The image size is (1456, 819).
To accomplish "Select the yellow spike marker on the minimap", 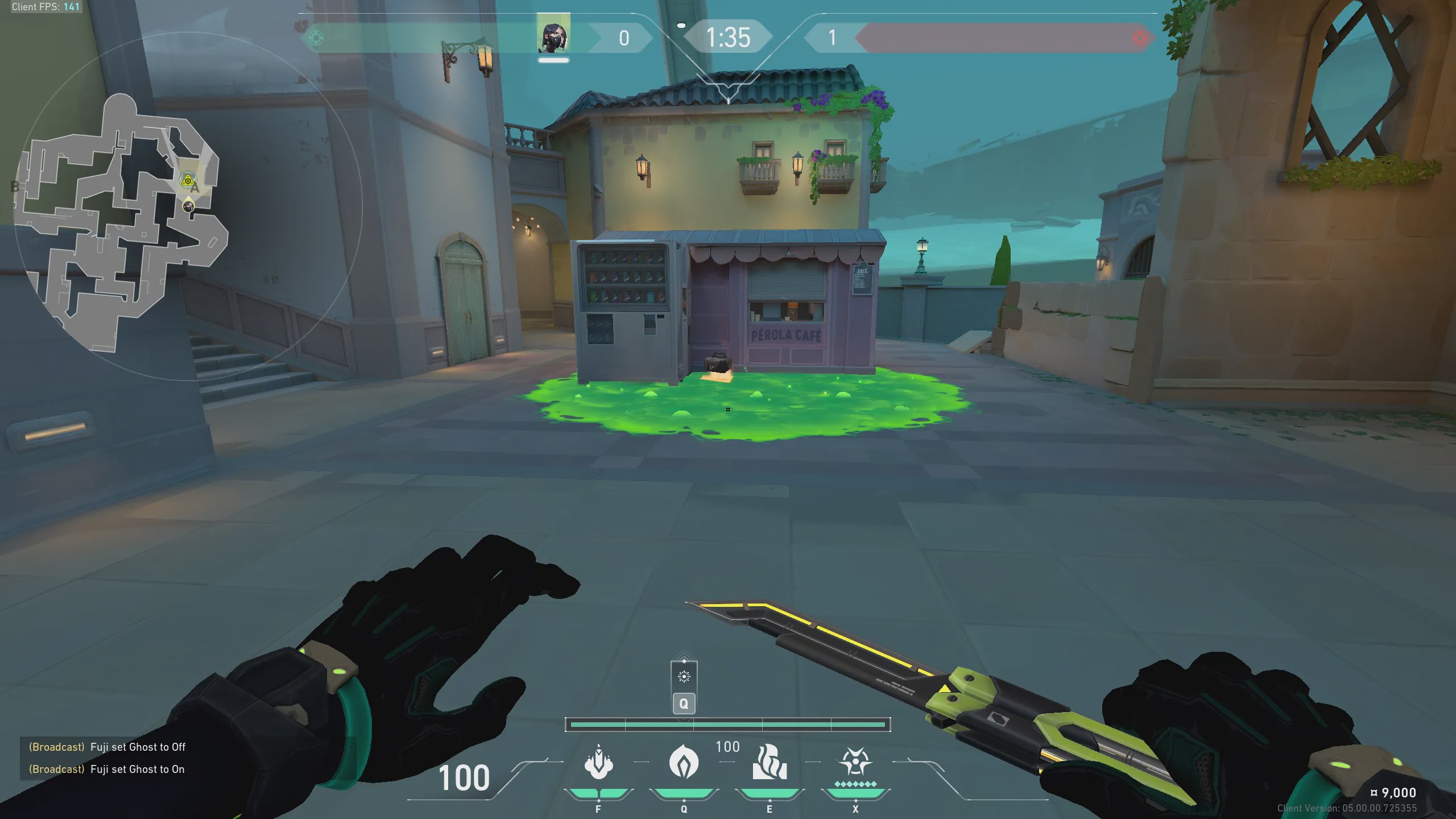I will pyautogui.click(x=187, y=180).
